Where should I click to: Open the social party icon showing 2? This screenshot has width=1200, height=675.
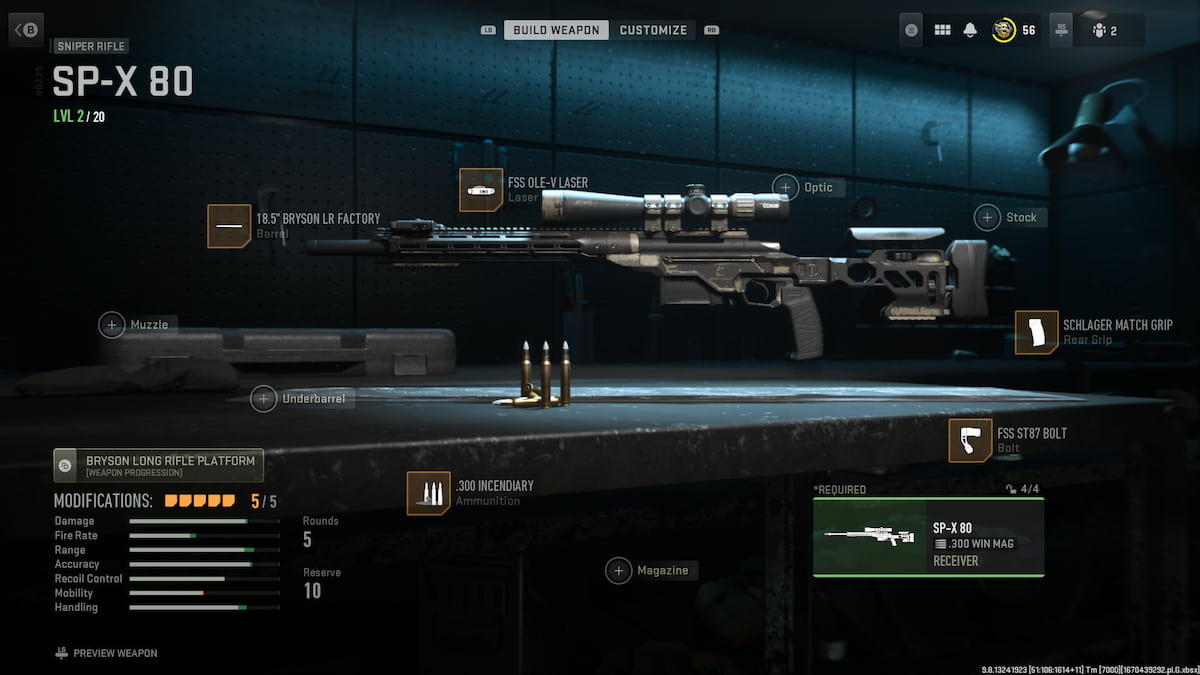click(x=1105, y=30)
